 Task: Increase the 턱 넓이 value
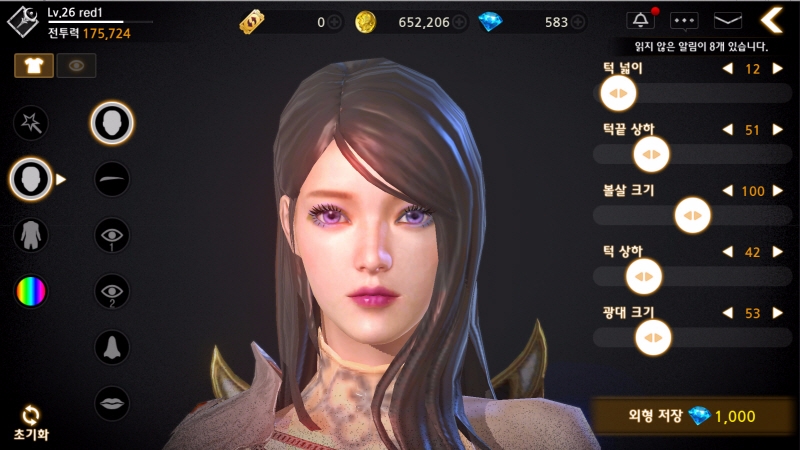[x=777, y=69]
